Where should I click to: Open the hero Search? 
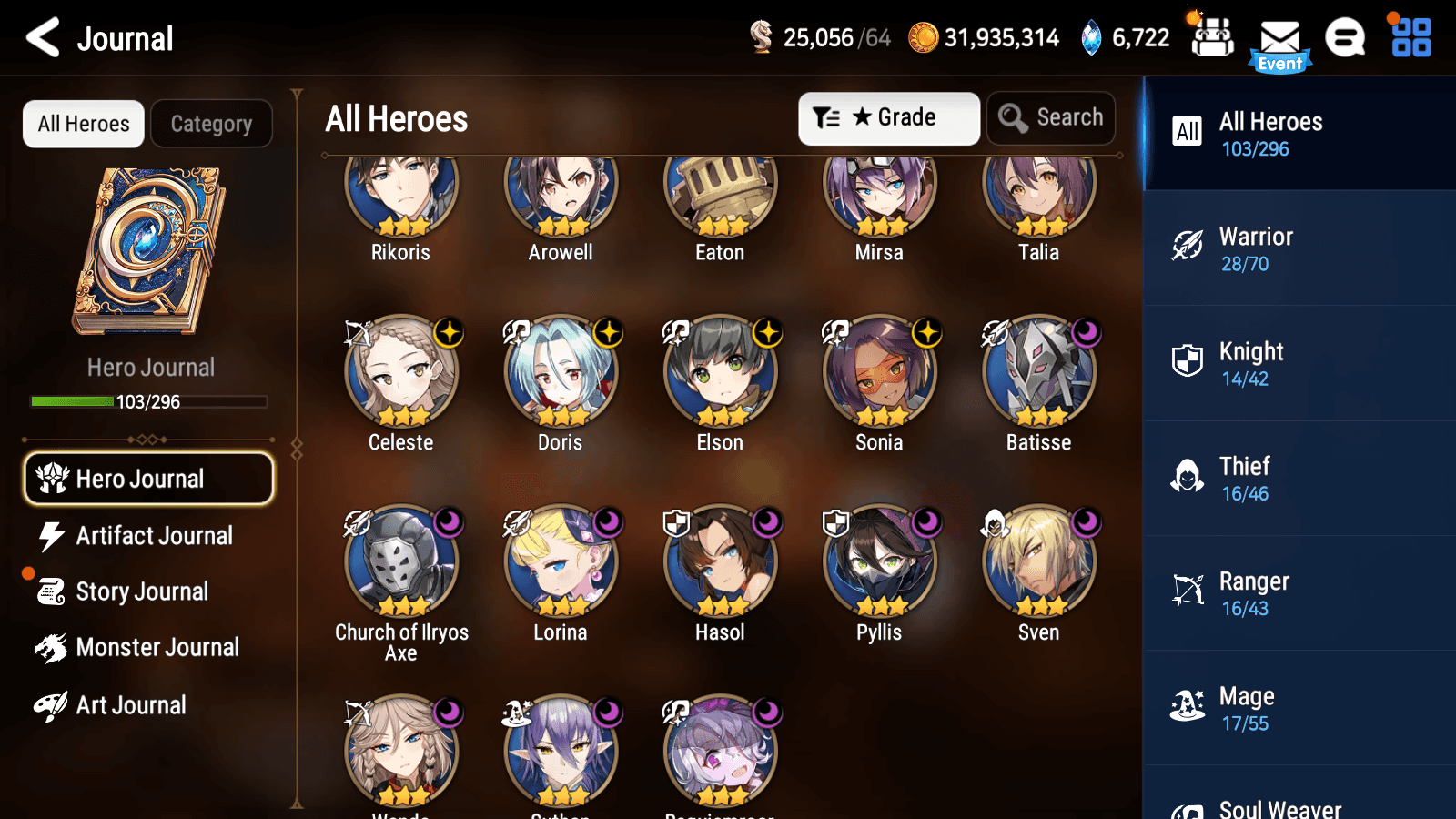[1051, 117]
